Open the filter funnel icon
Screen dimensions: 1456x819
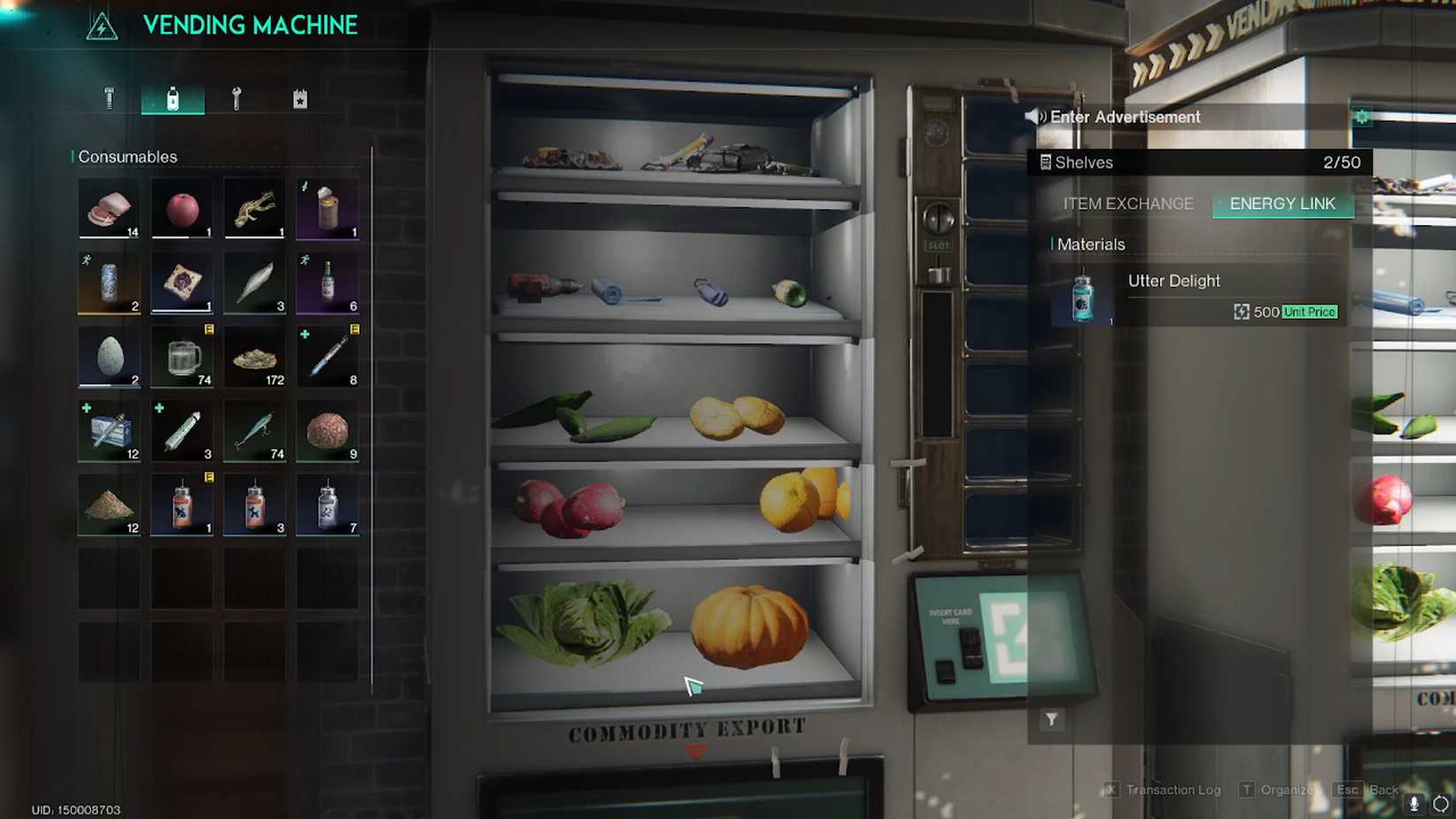1052,719
